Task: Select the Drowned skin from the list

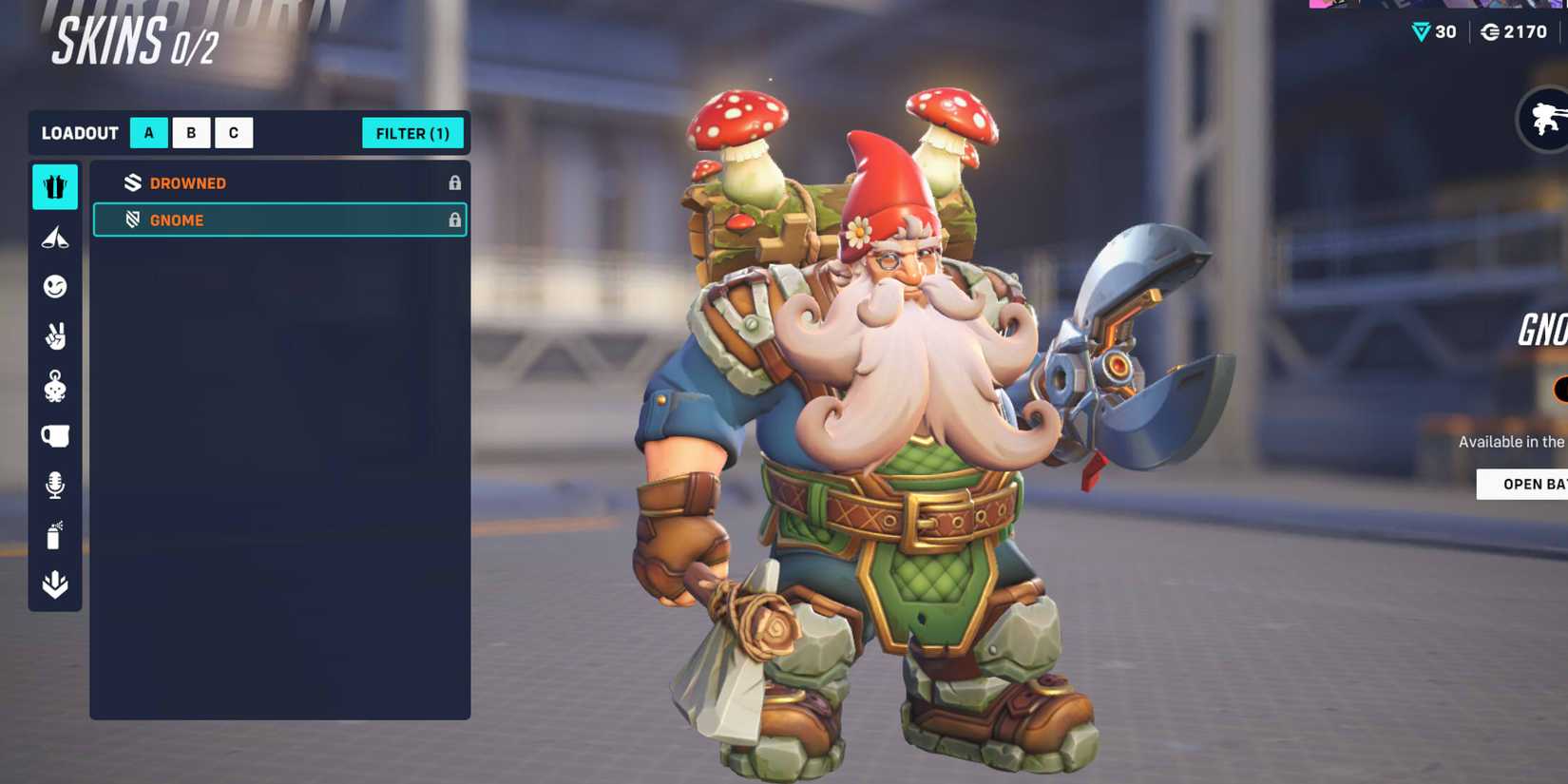Action: click(x=238, y=182)
